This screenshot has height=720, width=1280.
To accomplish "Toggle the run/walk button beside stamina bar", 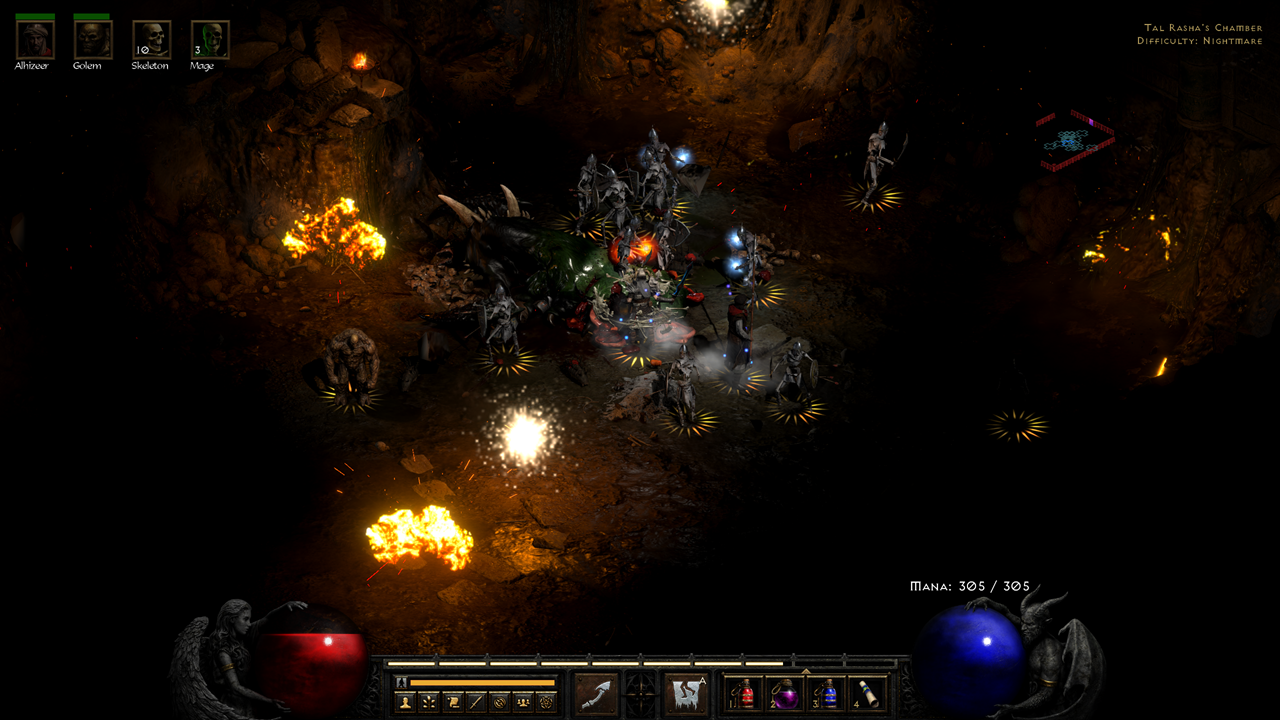I will point(402,683).
